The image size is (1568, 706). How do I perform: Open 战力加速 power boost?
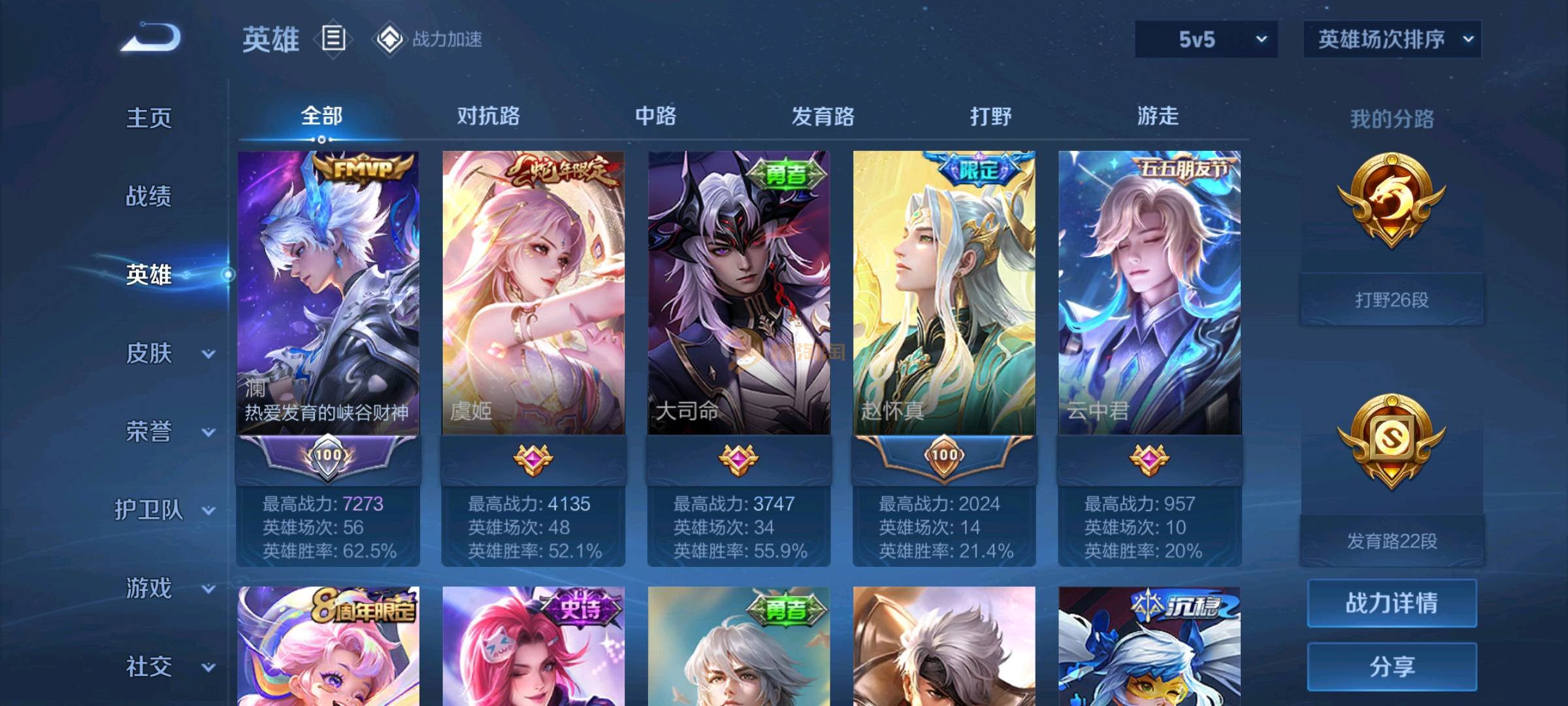(429, 39)
